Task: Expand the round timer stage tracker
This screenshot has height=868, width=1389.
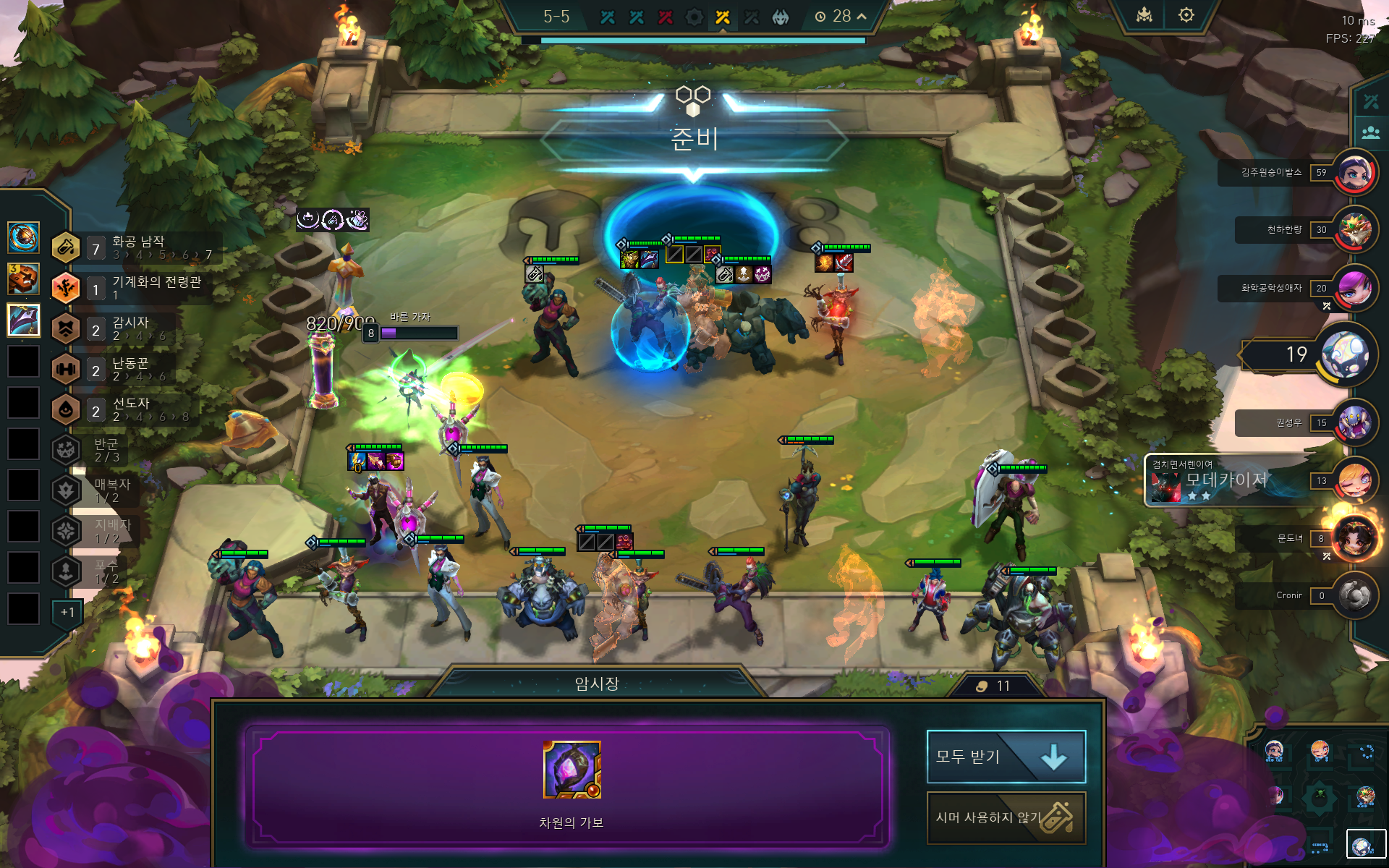Action: click(862, 16)
